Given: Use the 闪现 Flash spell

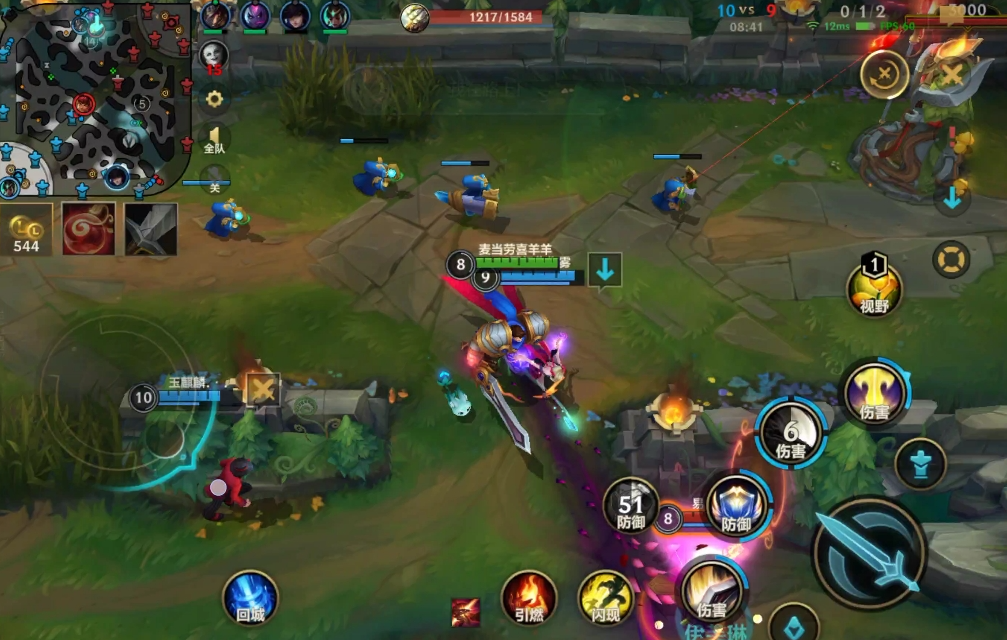Looking at the screenshot, I should click(606, 598).
